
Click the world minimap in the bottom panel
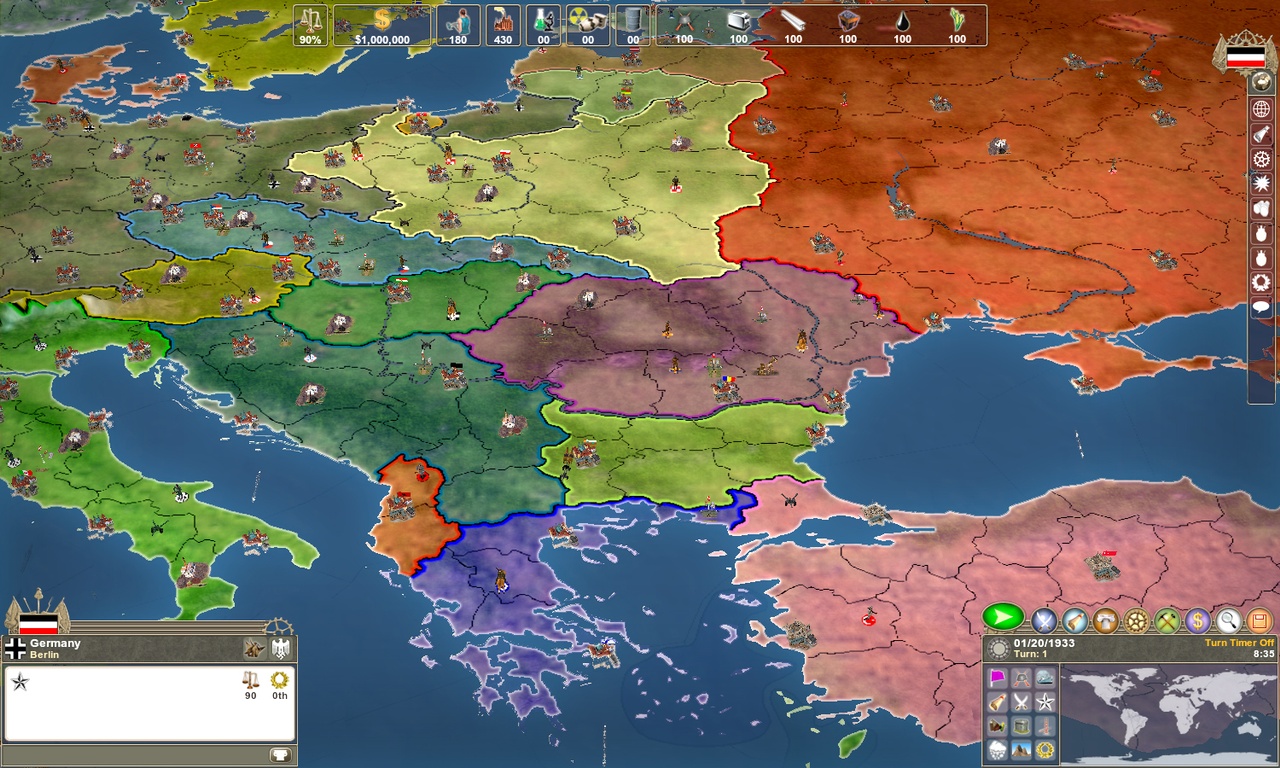coord(1169,713)
